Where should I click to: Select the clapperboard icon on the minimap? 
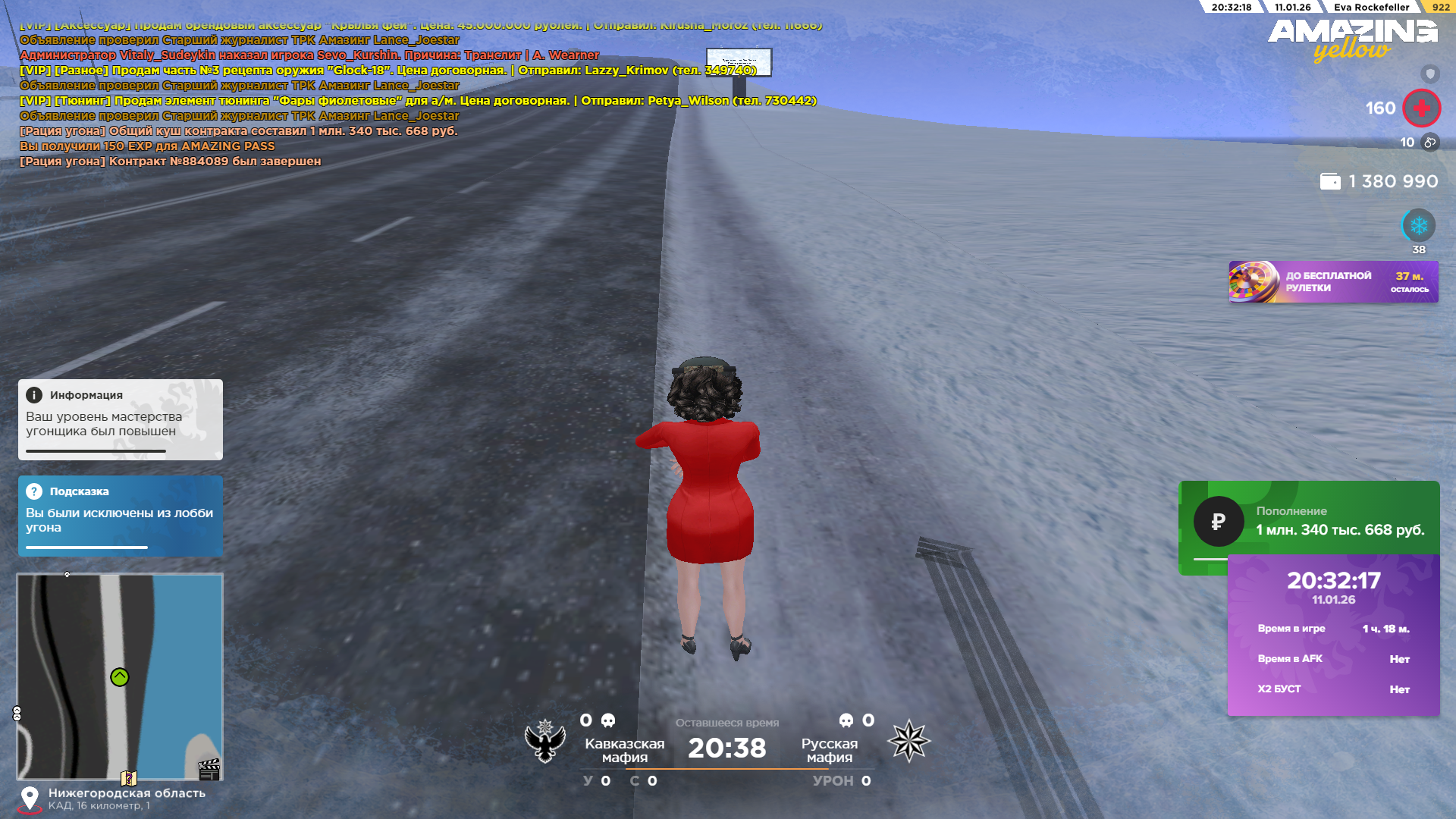(209, 770)
